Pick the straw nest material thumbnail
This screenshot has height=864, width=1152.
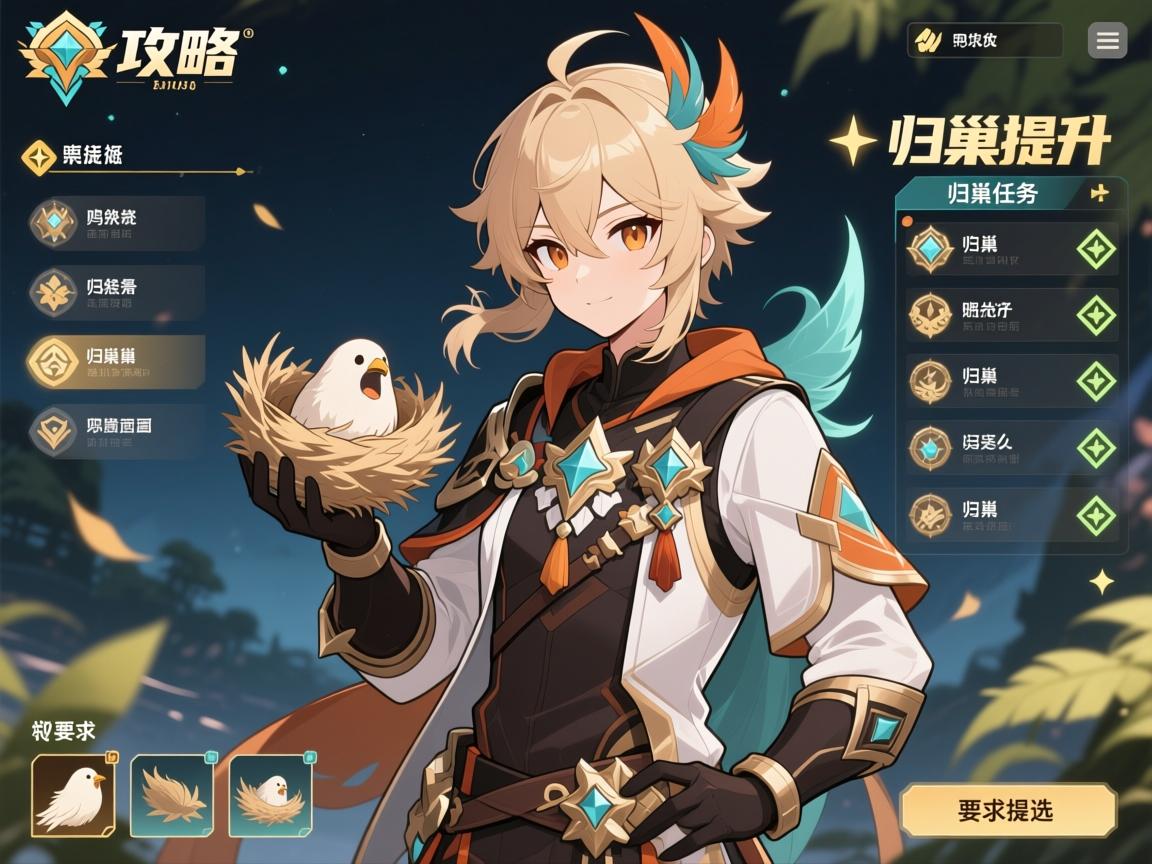point(171,795)
